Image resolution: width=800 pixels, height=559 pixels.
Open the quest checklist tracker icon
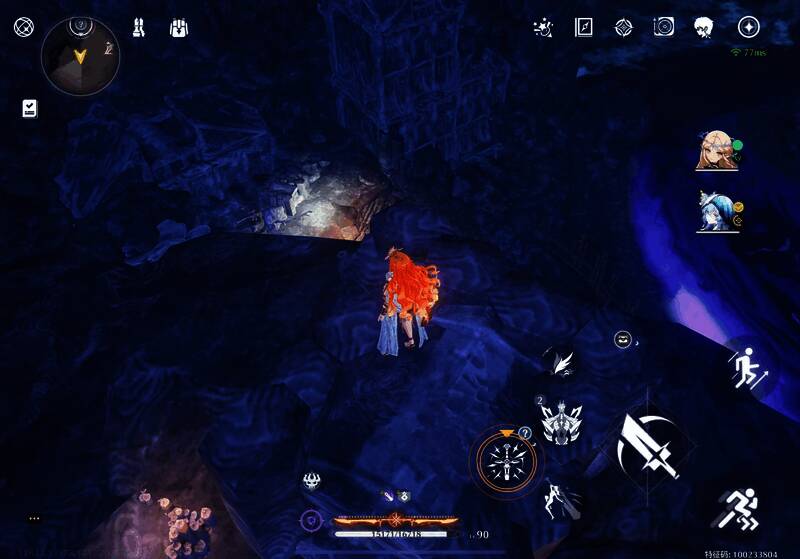[30, 108]
